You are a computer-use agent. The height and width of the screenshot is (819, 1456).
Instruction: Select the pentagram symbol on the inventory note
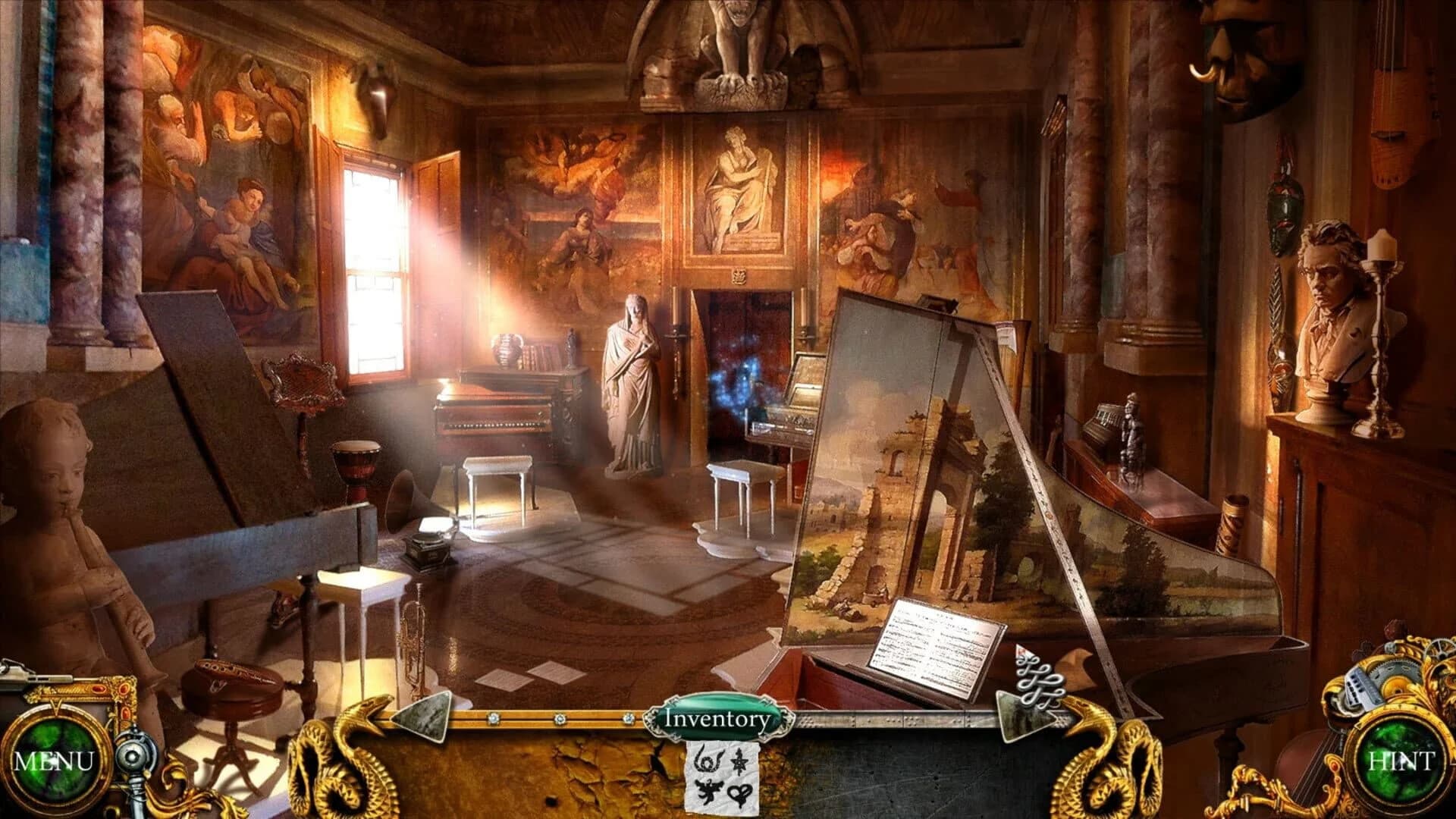739,762
